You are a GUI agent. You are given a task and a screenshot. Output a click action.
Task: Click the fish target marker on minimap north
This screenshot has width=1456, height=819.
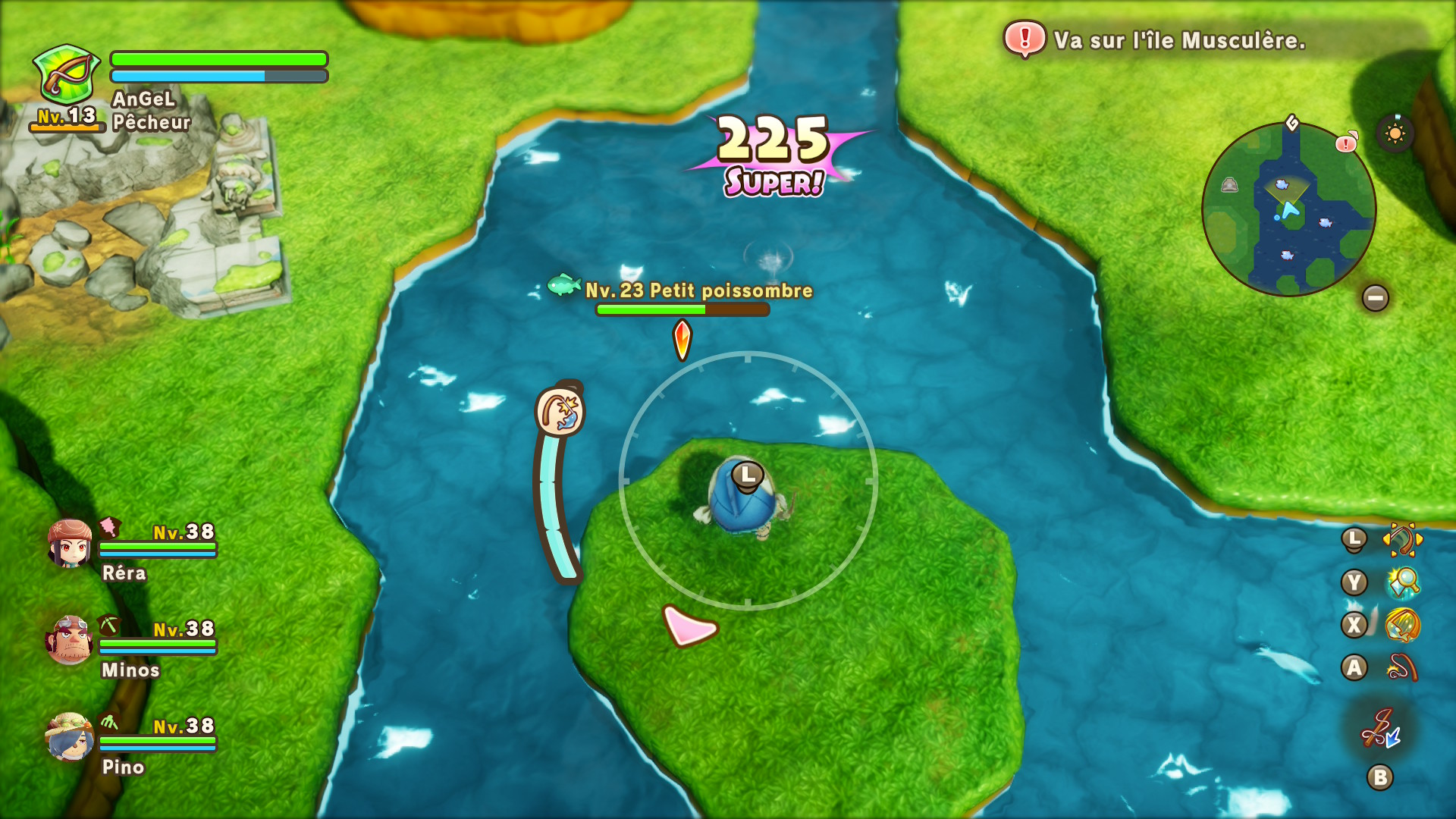click(x=1282, y=184)
